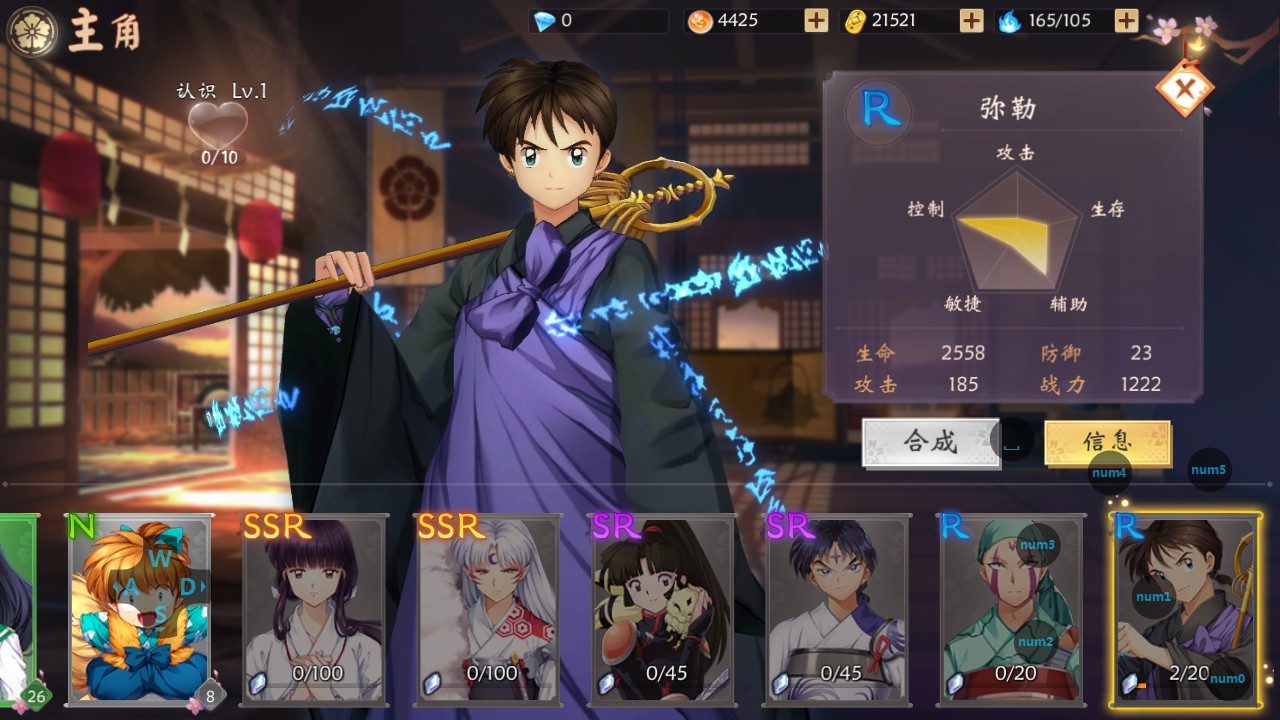This screenshot has width=1280, height=720.
Task: Tap the heart affinity icon
Action: point(218,127)
